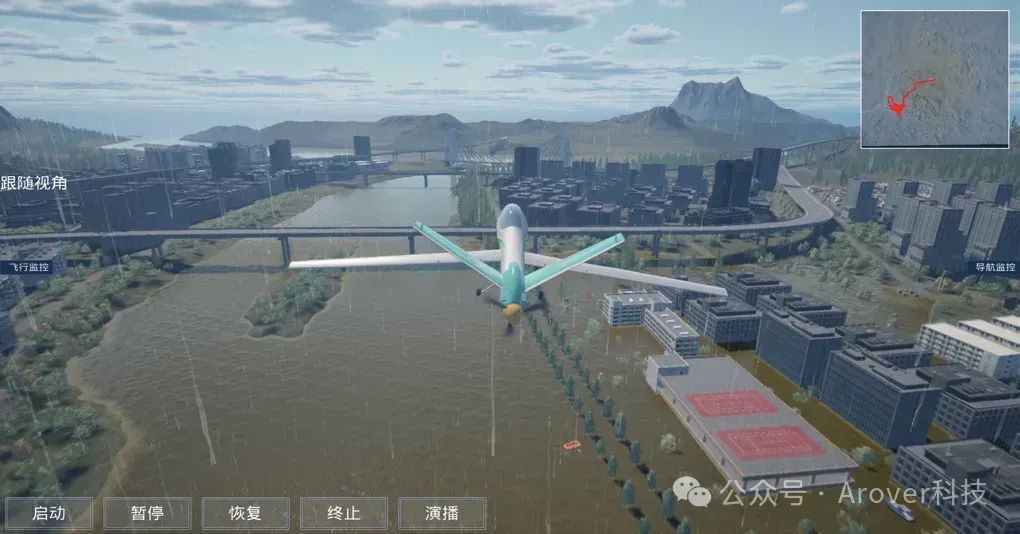Terminate the simulation with 终止
Screen dimensions: 1020x534
(x=343, y=513)
